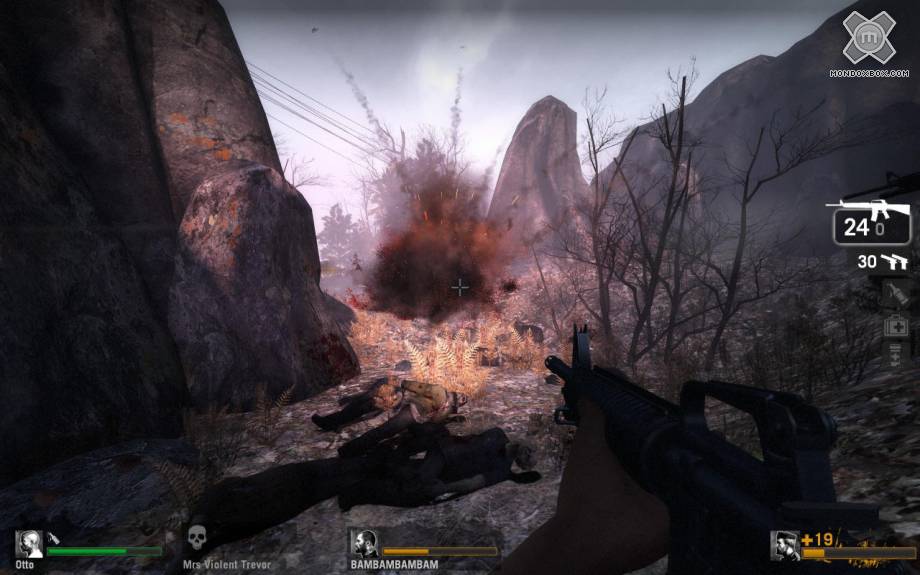Click BAMBAMBAMBAM's teammate portrait
The image size is (920, 575).
pyautogui.click(x=362, y=543)
